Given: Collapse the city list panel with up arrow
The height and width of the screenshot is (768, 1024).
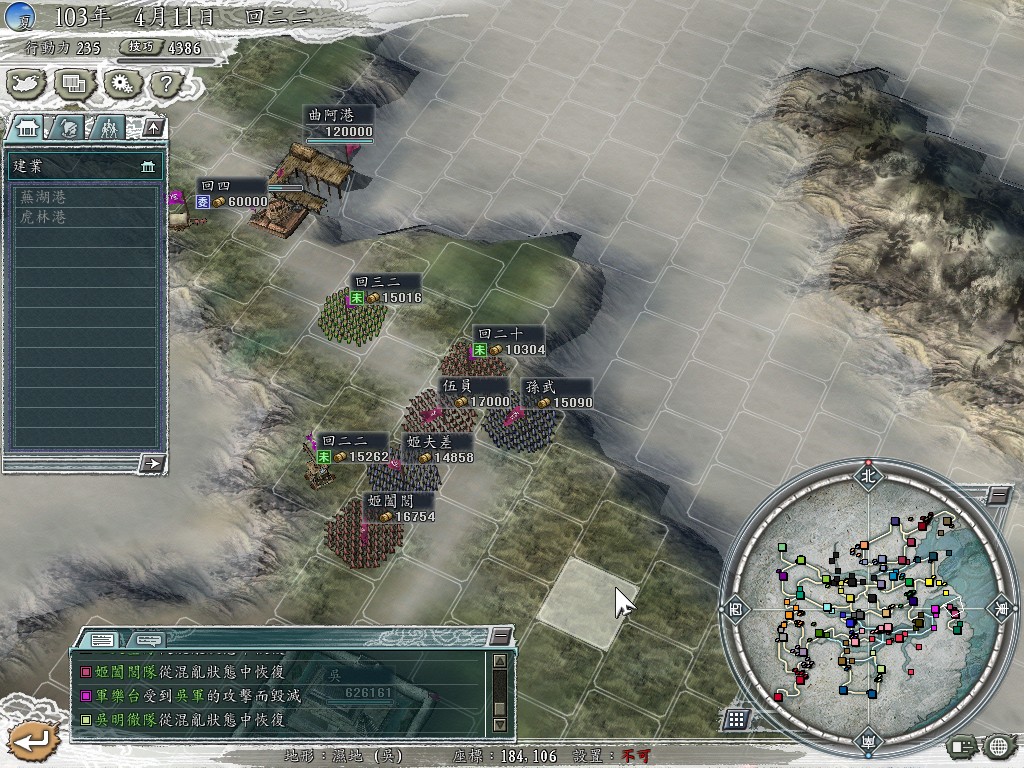Looking at the screenshot, I should [152, 127].
